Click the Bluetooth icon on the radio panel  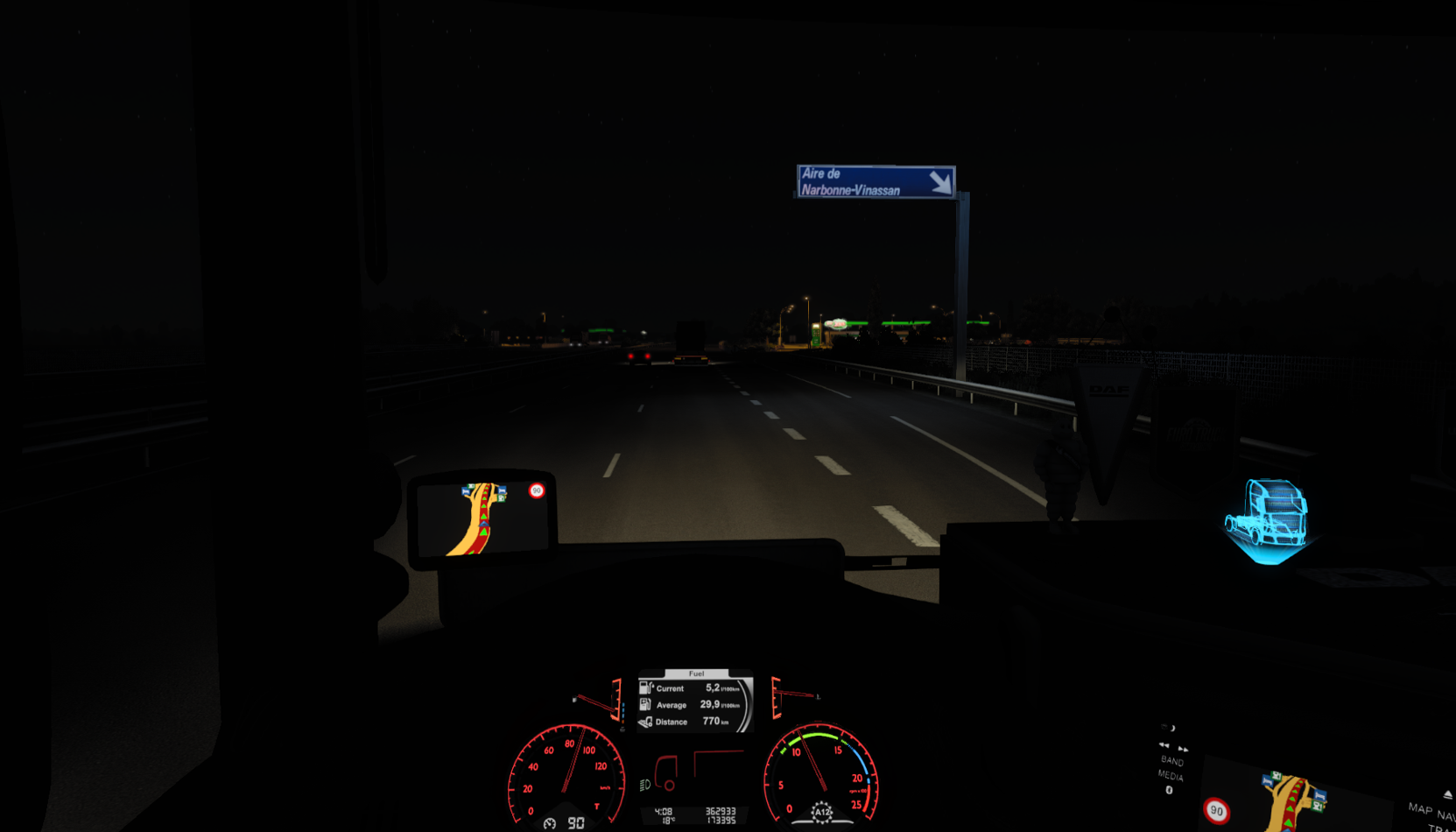[1170, 790]
